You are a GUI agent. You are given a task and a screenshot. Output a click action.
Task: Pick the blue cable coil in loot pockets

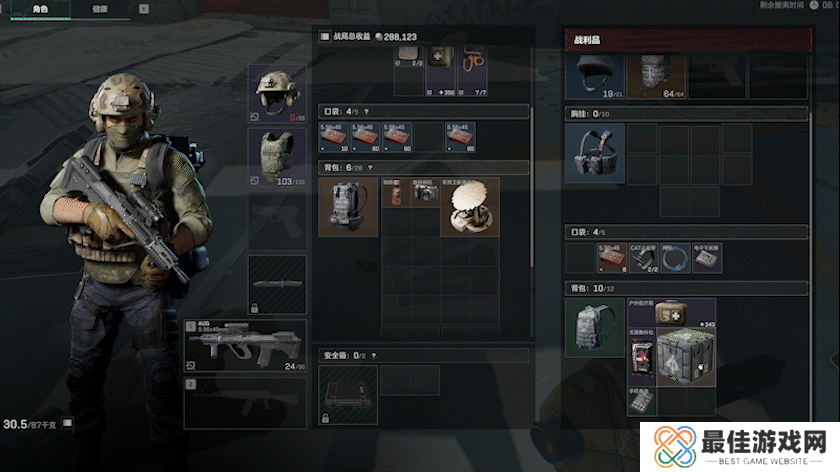coord(675,258)
